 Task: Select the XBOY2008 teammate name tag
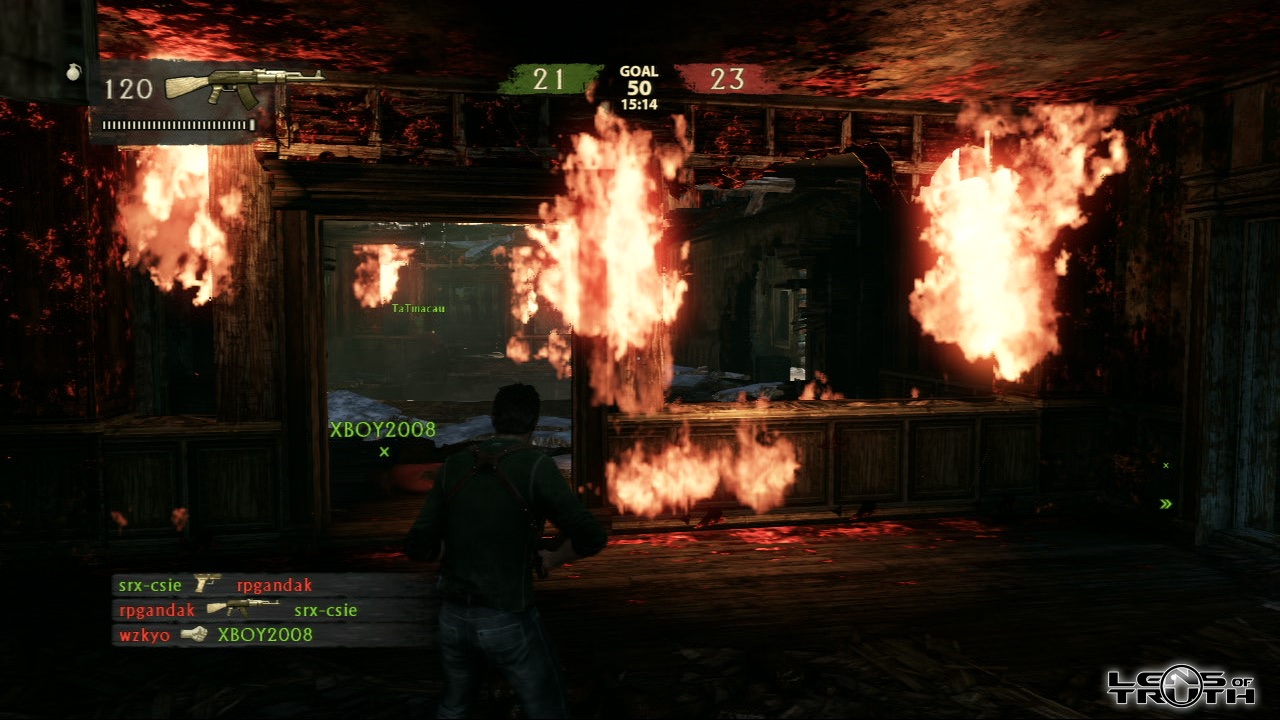[383, 430]
